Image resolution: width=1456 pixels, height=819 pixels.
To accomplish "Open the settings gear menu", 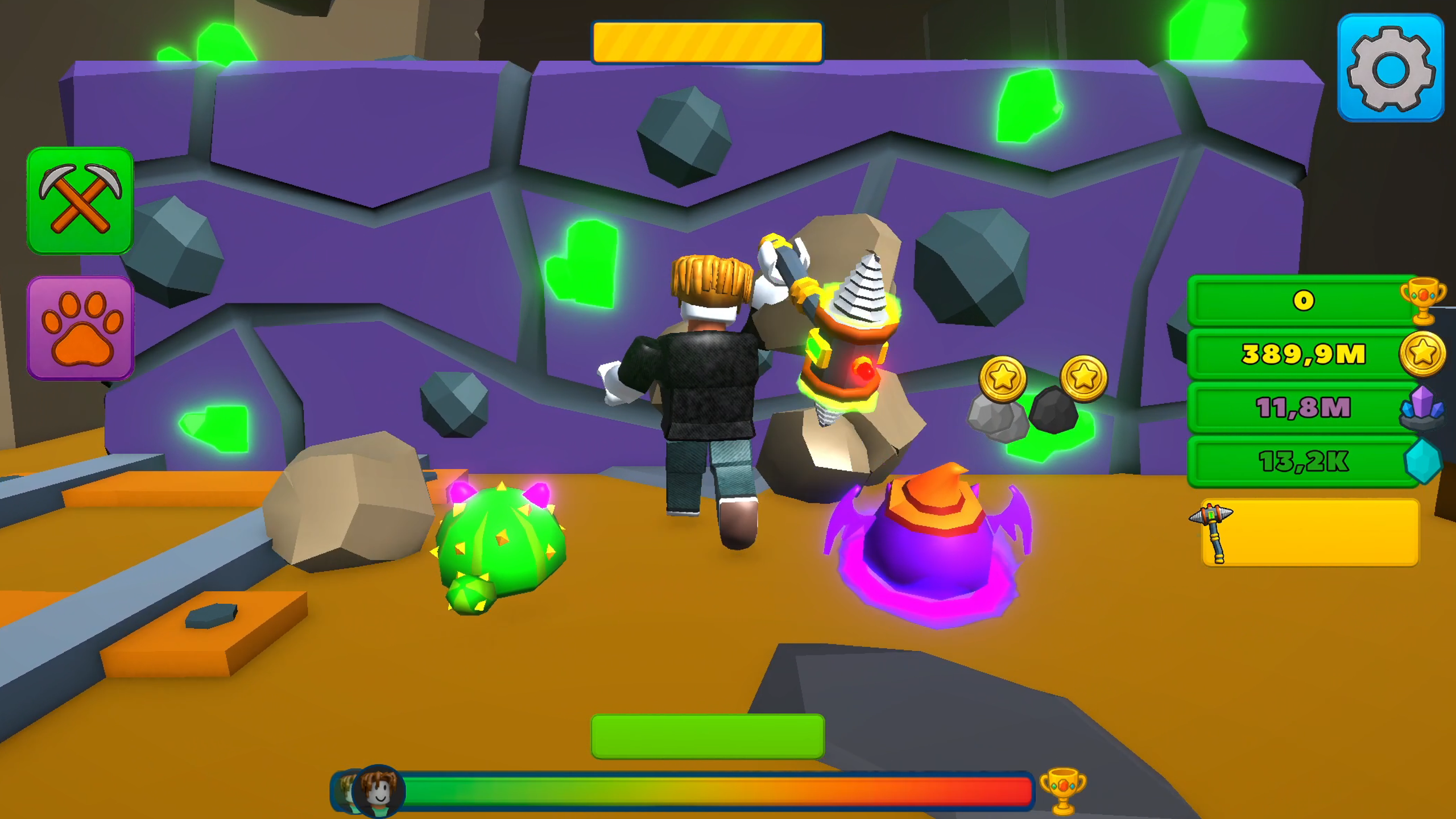I will pyautogui.click(x=1392, y=67).
